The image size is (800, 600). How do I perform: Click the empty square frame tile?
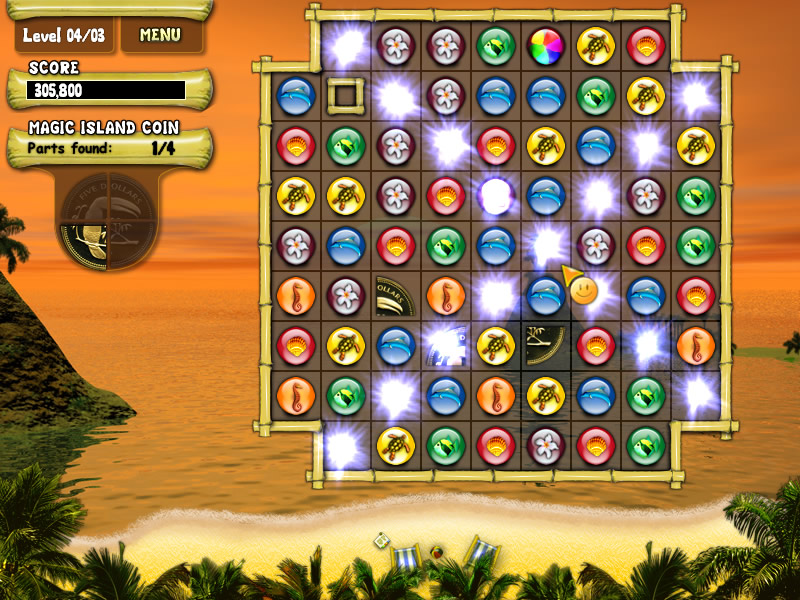pos(346,95)
